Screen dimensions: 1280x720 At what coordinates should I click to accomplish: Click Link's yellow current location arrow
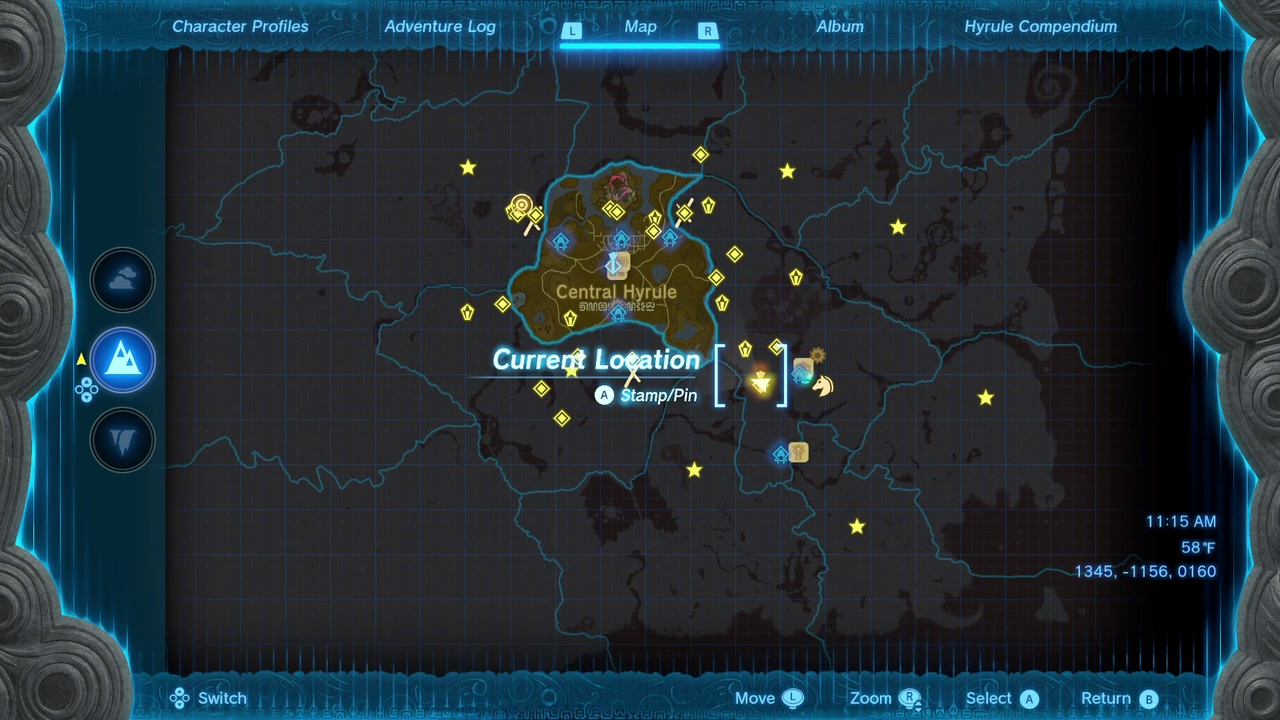click(761, 383)
